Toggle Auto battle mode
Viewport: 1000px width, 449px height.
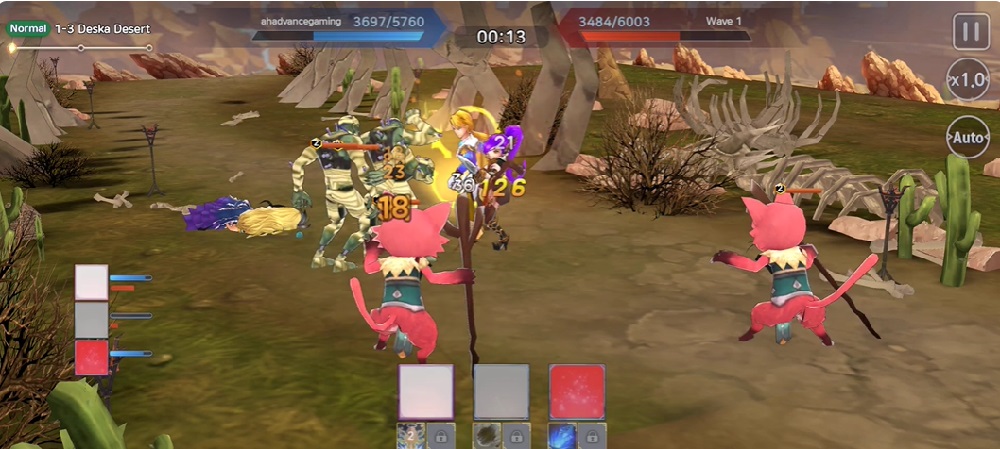click(x=968, y=136)
